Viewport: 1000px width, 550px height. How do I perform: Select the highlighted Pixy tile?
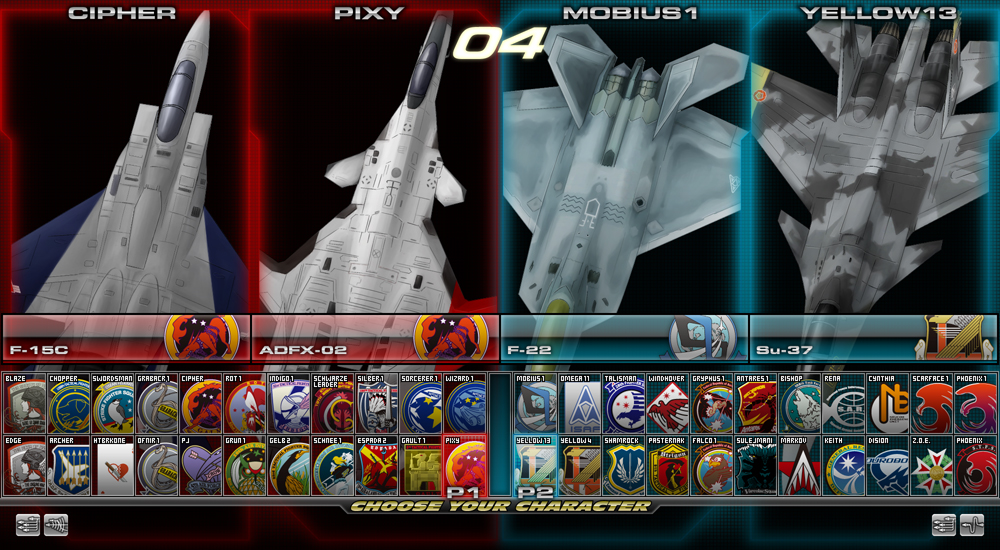pyautogui.click(x=464, y=465)
